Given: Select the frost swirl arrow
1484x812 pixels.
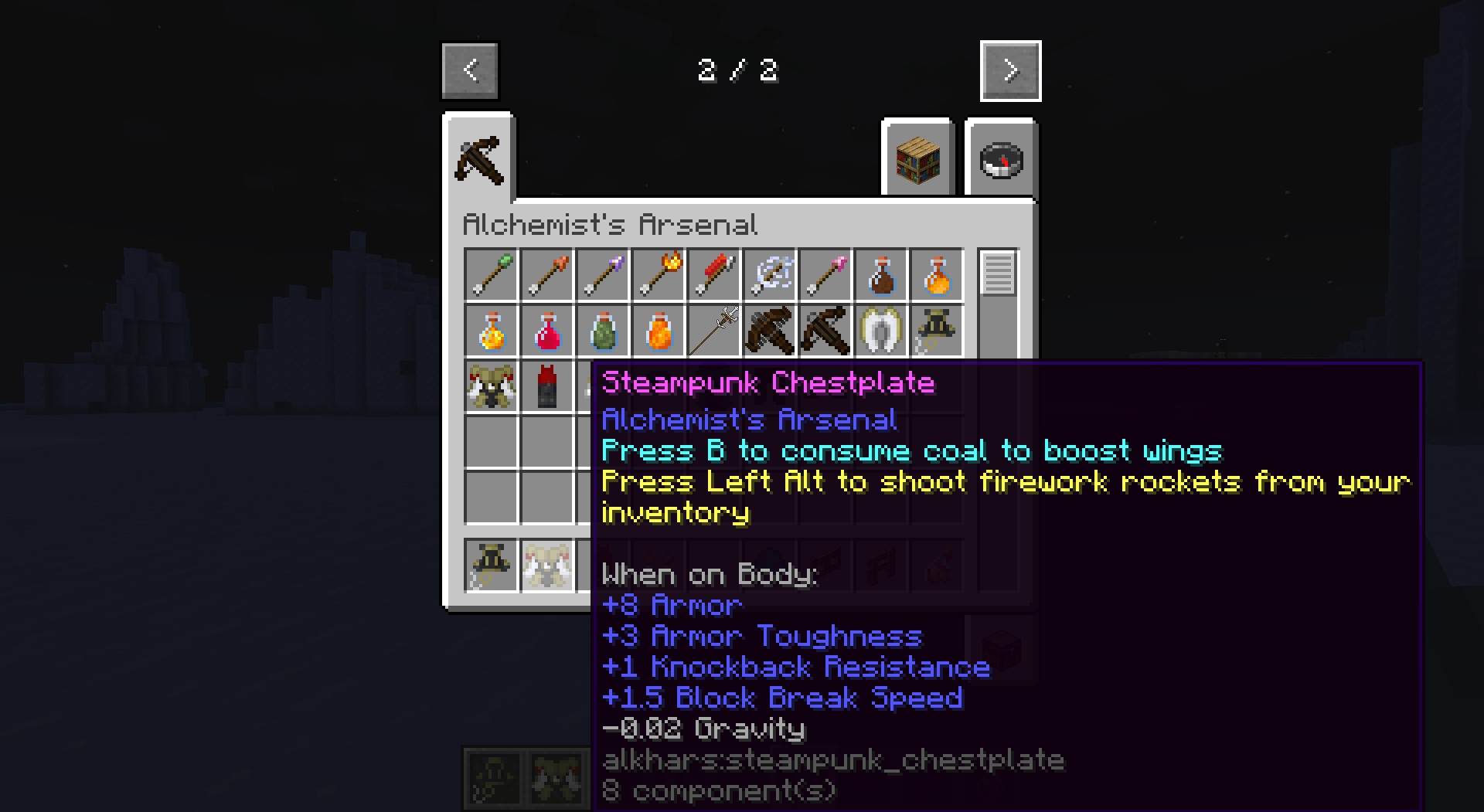Looking at the screenshot, I should (769, 275).
